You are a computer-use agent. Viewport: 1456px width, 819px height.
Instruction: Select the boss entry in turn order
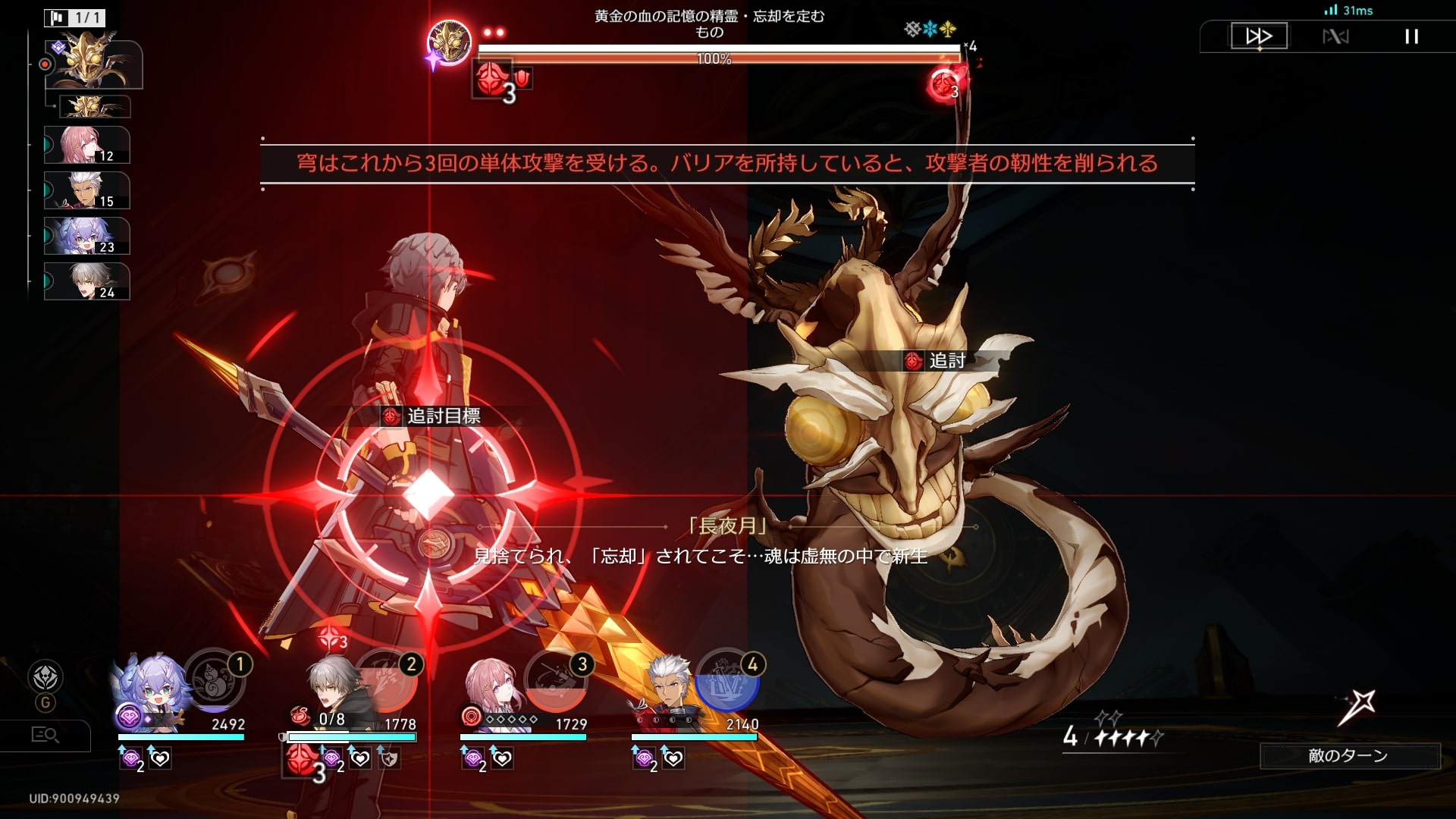pyautogui.click(x=93, y=64)
